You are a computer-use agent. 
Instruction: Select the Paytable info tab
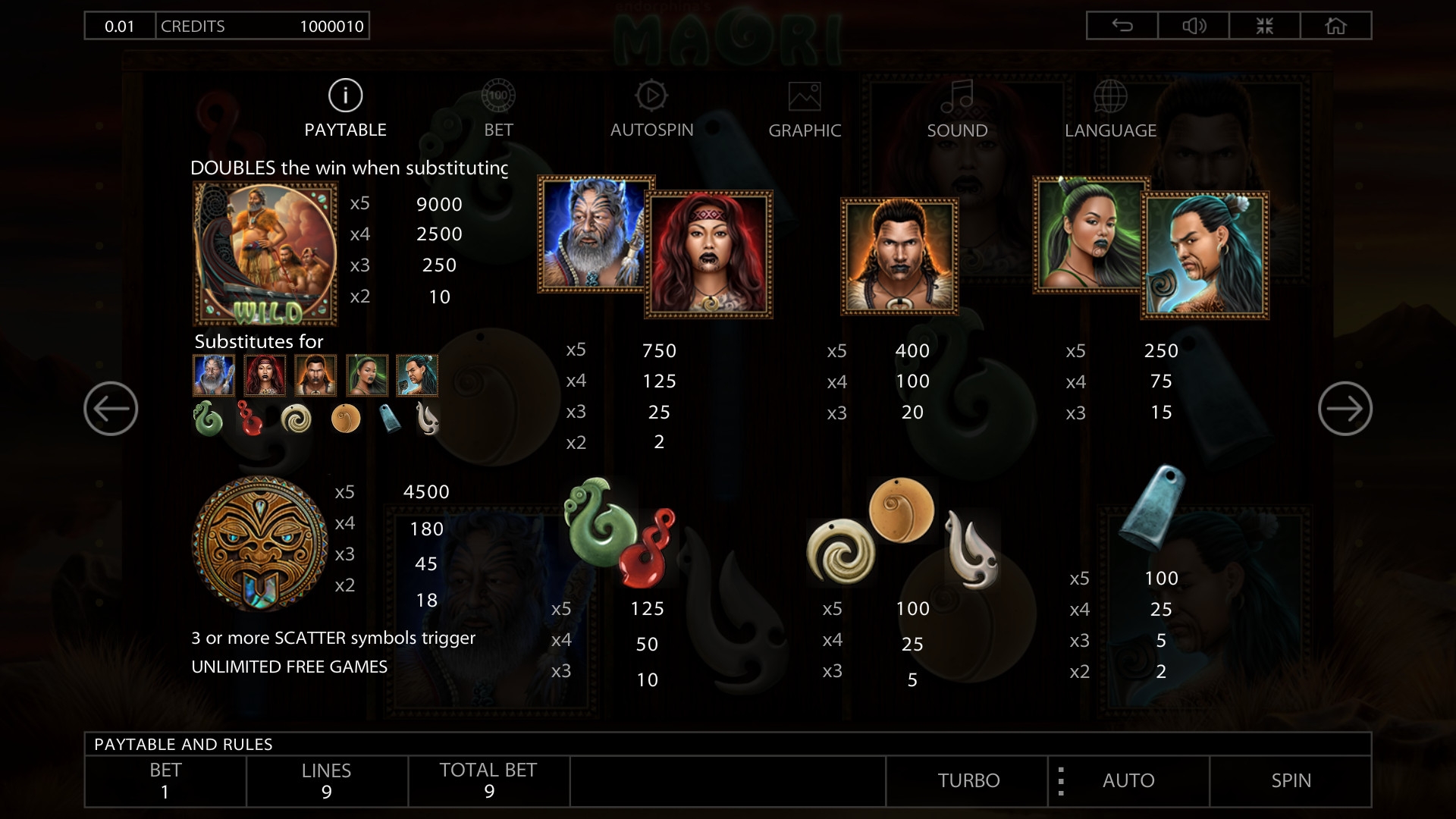345,109
